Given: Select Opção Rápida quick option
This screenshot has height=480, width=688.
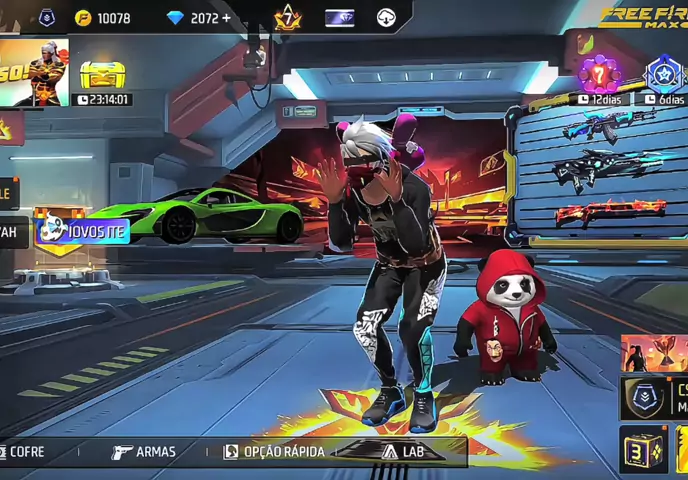Looking at the screenshot, I should coord(274,452).
